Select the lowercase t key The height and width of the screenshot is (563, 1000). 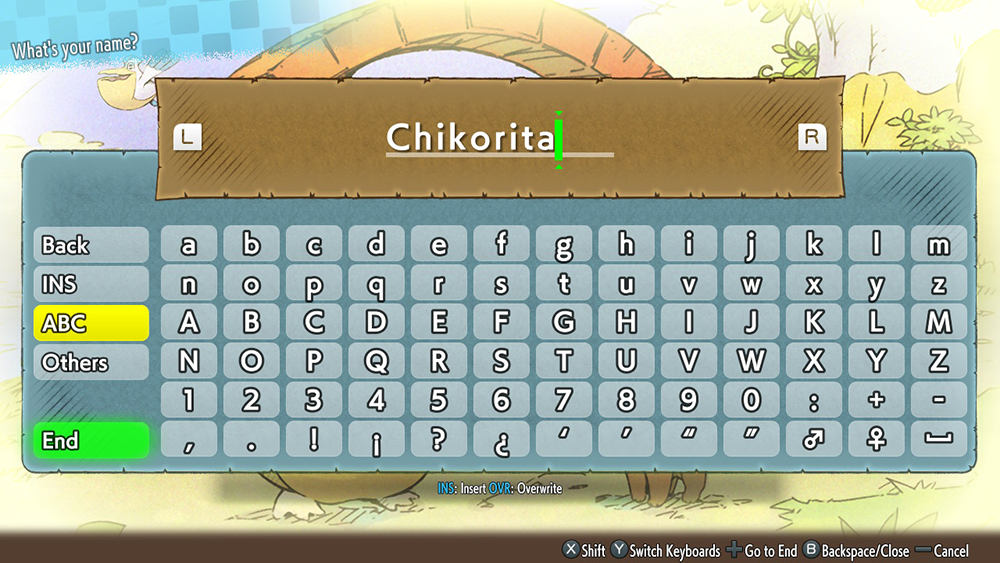pos(564,284)
